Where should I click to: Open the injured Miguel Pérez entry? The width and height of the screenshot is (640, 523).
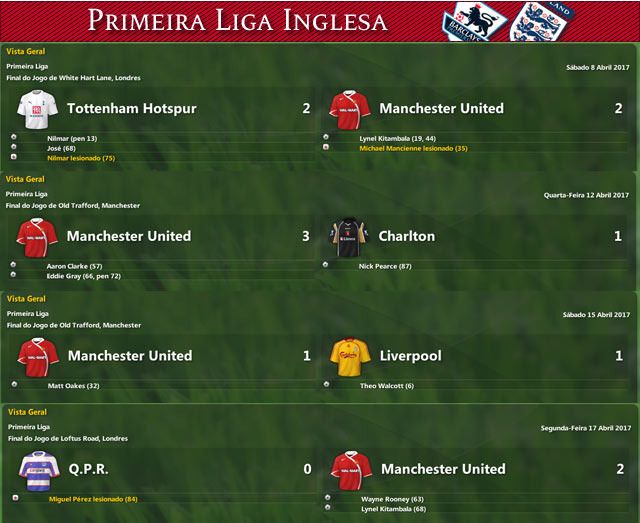click(93, 498)
